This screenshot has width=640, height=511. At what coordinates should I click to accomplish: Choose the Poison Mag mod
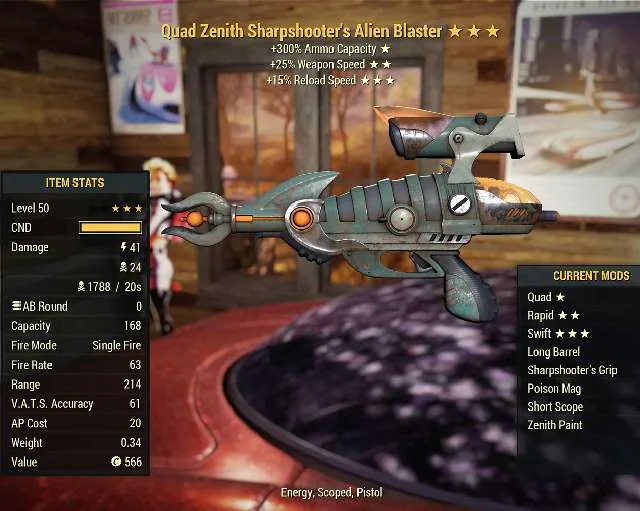tap(554, 388)
